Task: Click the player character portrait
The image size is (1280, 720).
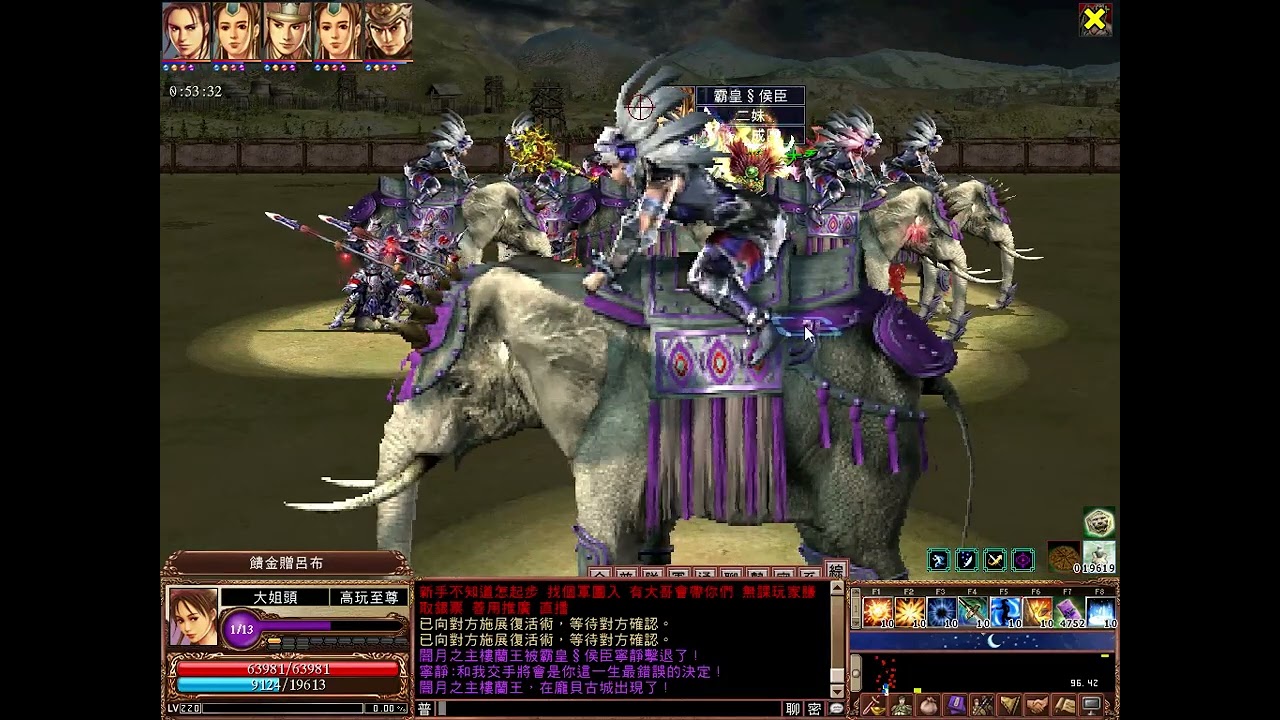Action: point(192,616)
